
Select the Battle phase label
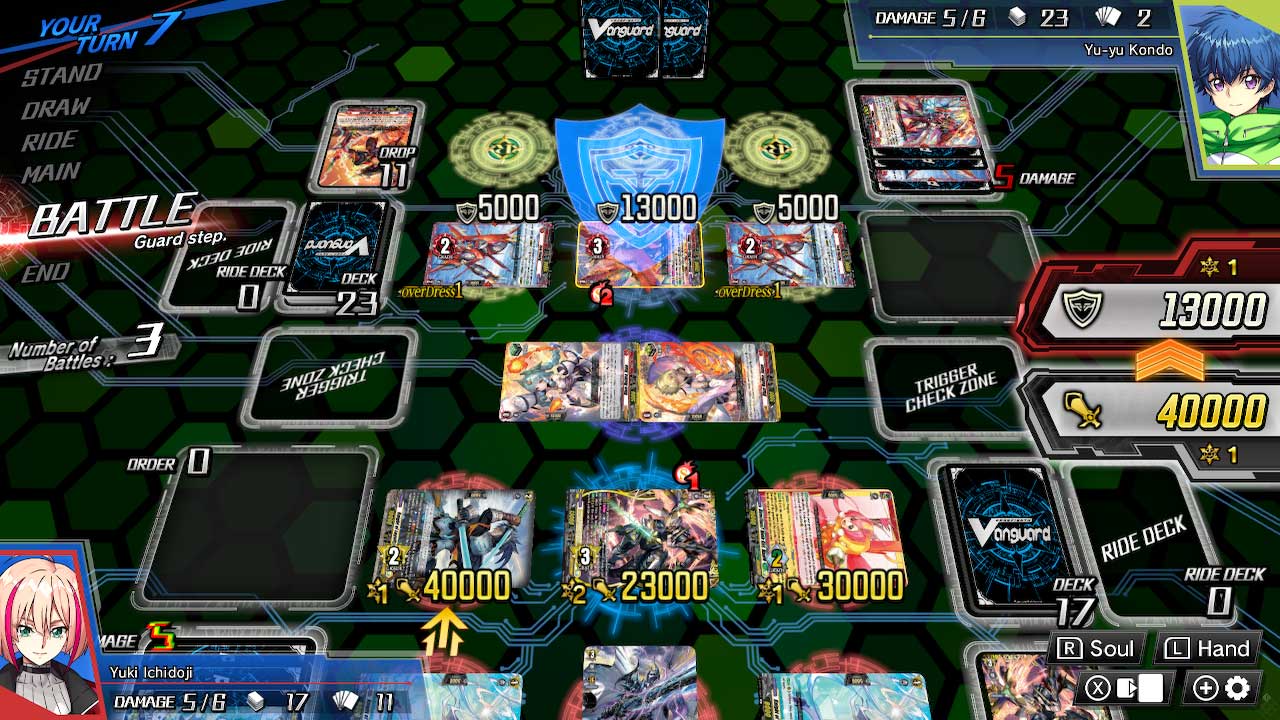click(x=110, y=213)
